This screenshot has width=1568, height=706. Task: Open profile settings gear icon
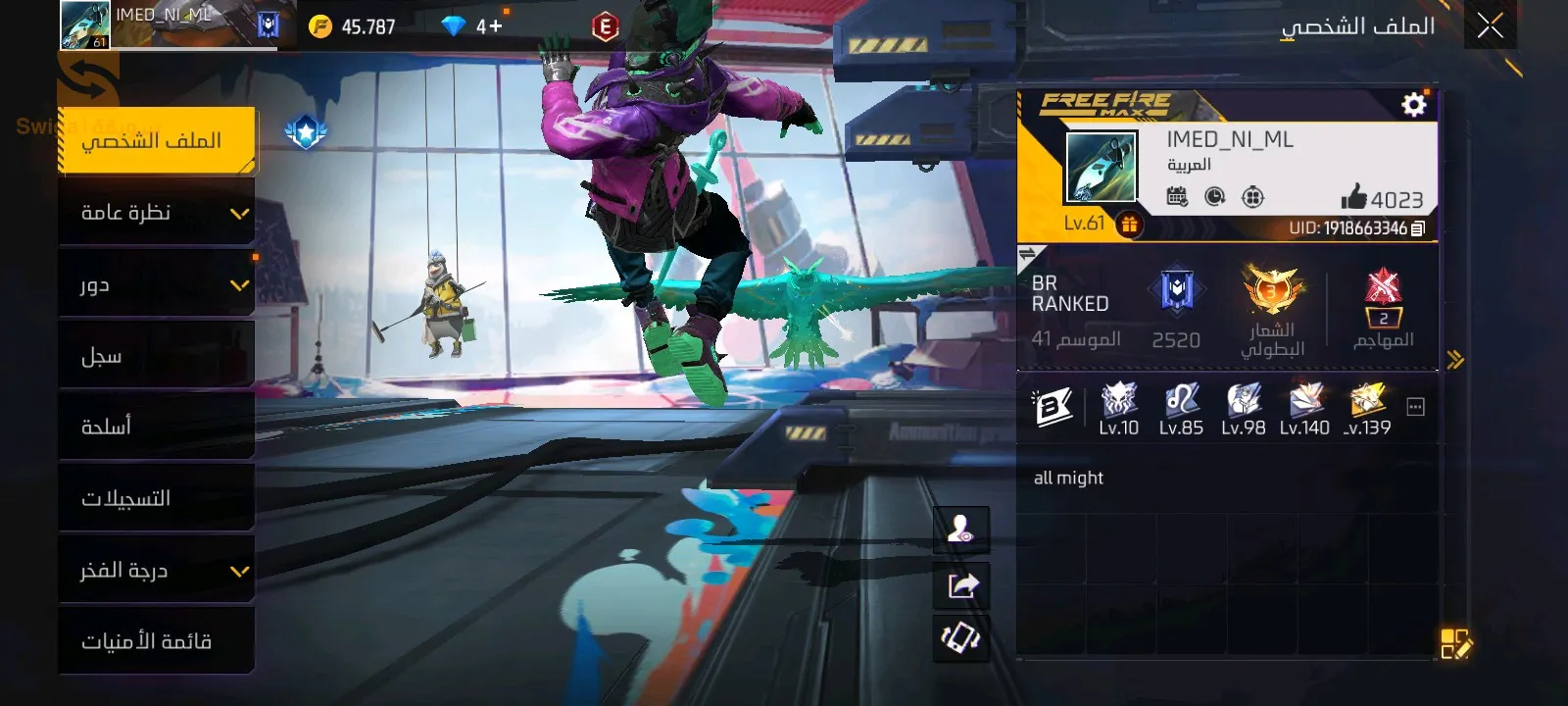[x=1413, y=104]
